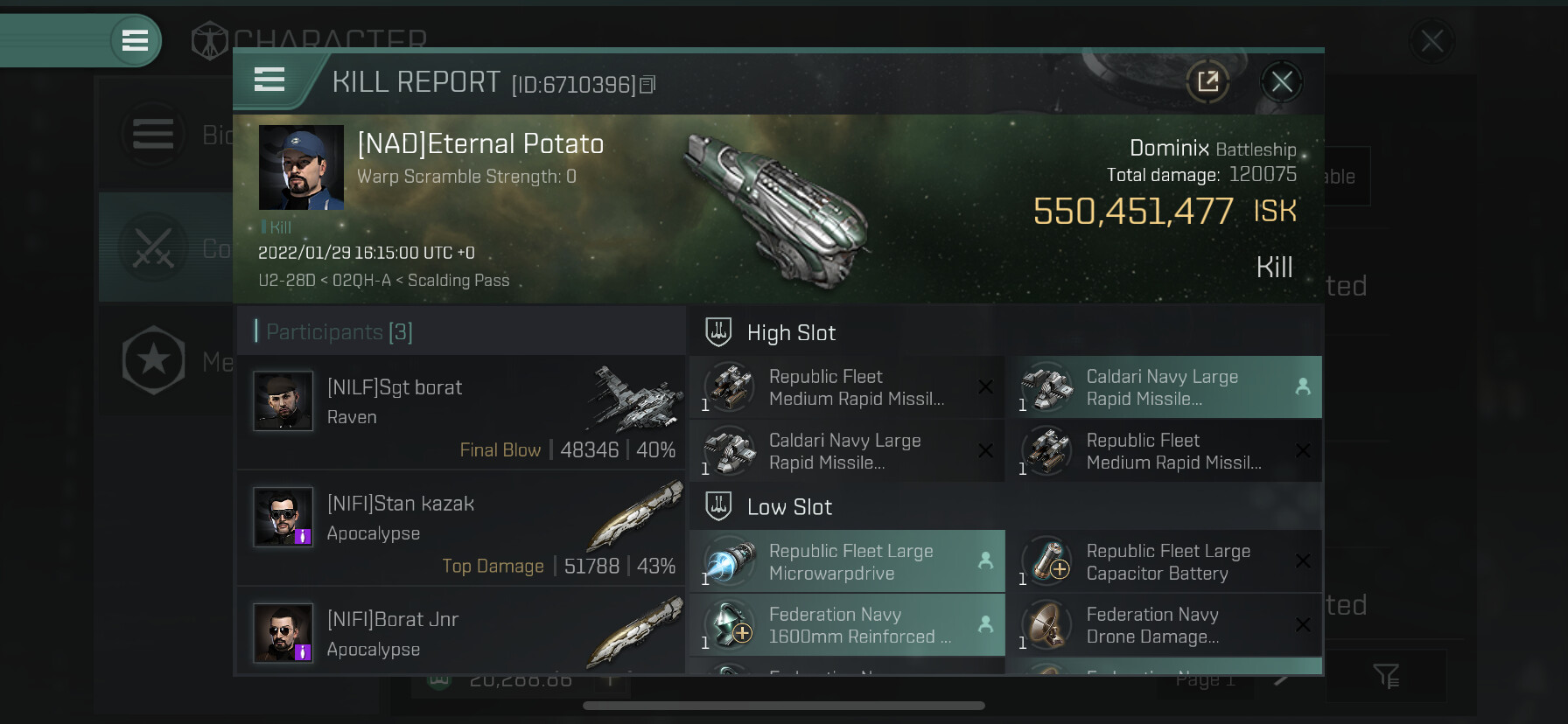Select the highlighted Caldari Navy Large Rapid Missile slot
Image resolution: width=1568 pixels, height=724 pixels.
[x=1164, y=387]
